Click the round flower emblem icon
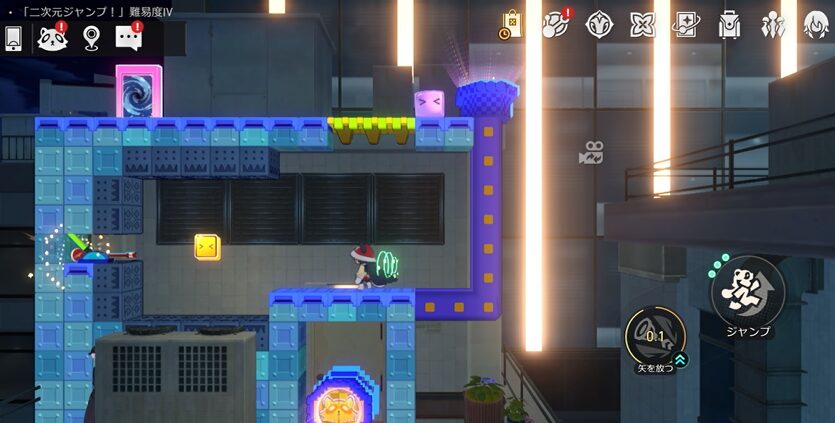 pyautogui.click(x=599, y=25)
